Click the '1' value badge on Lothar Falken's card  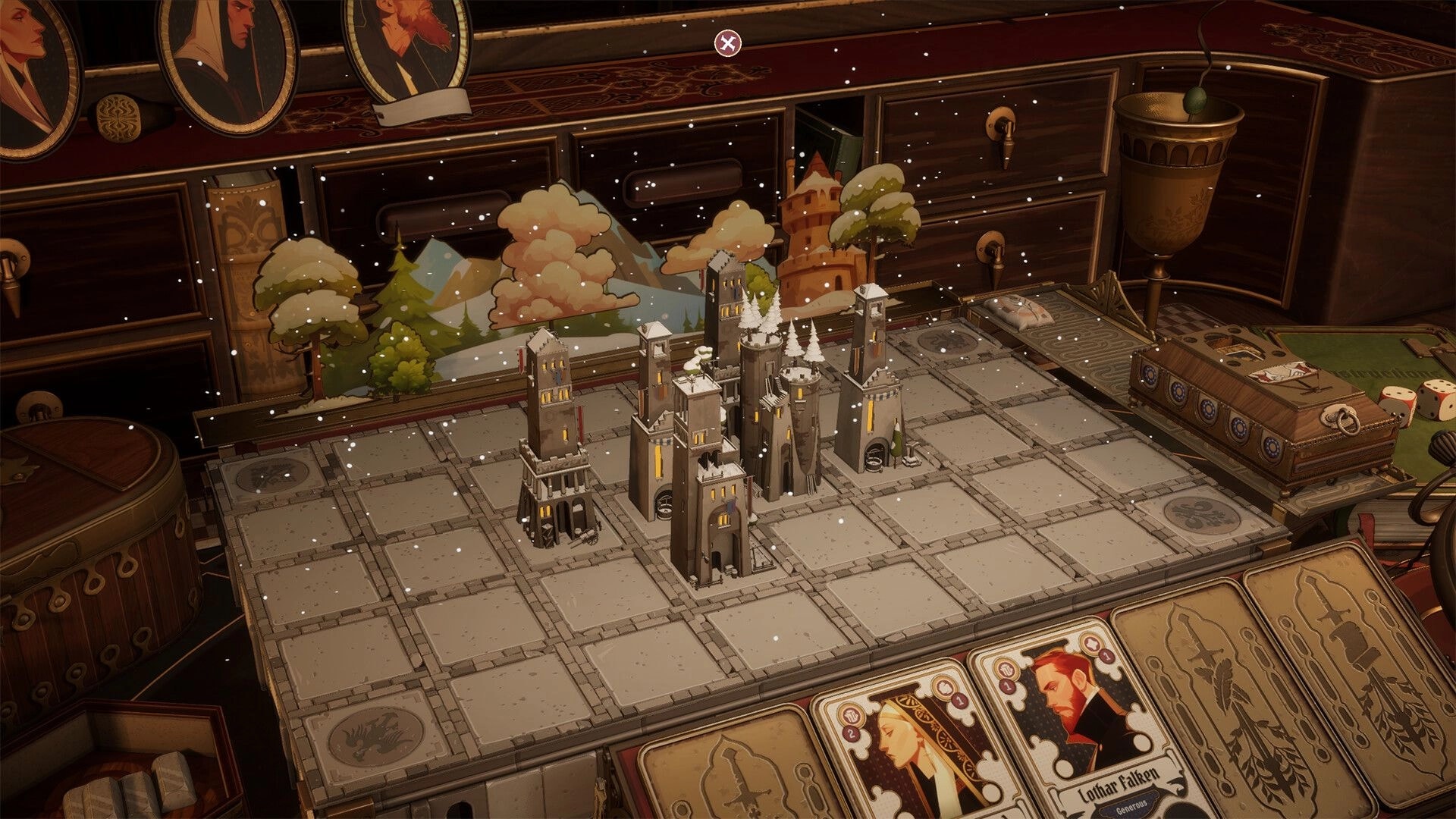[1106, 657]
